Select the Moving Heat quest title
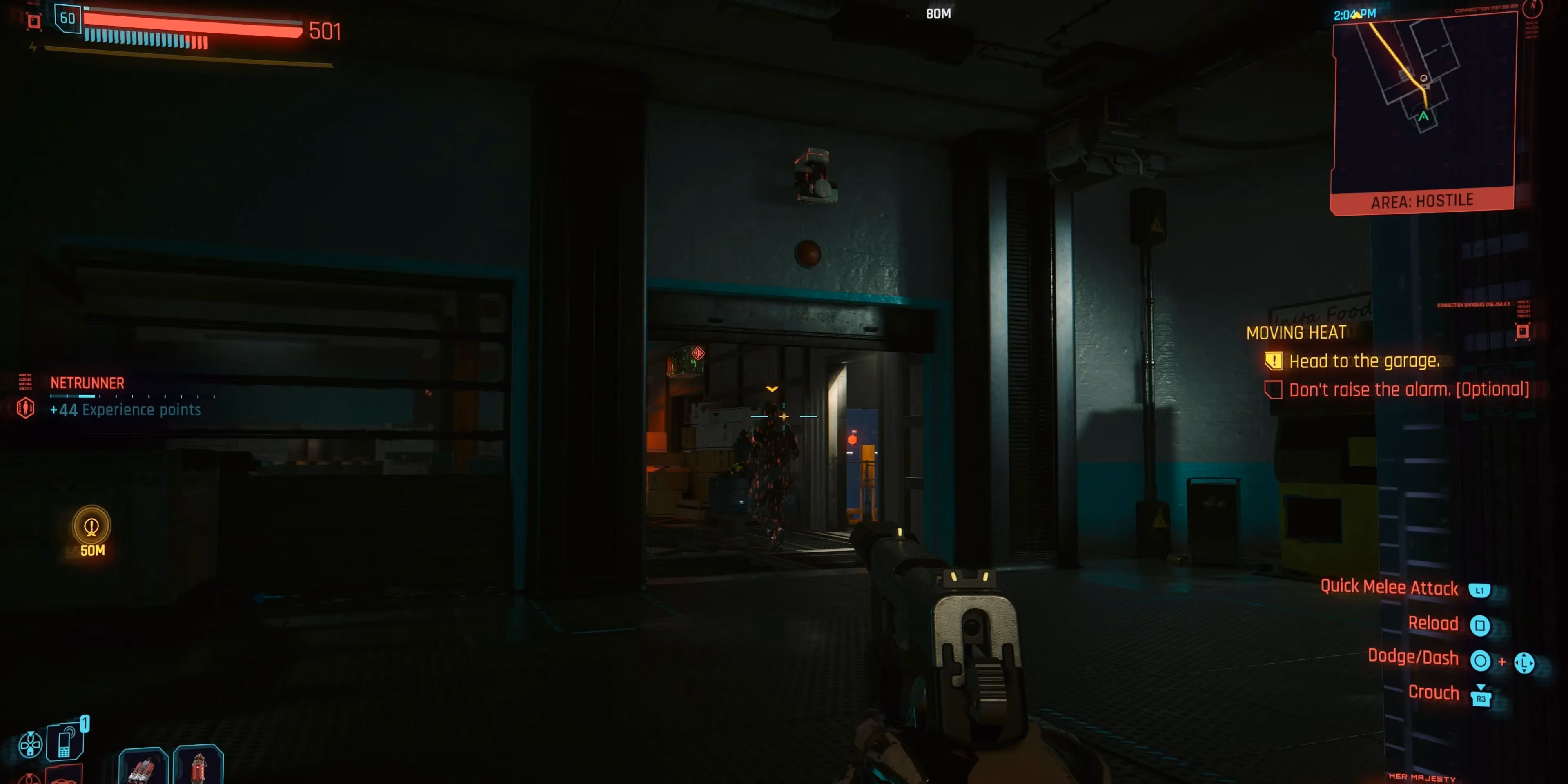 1296,333
